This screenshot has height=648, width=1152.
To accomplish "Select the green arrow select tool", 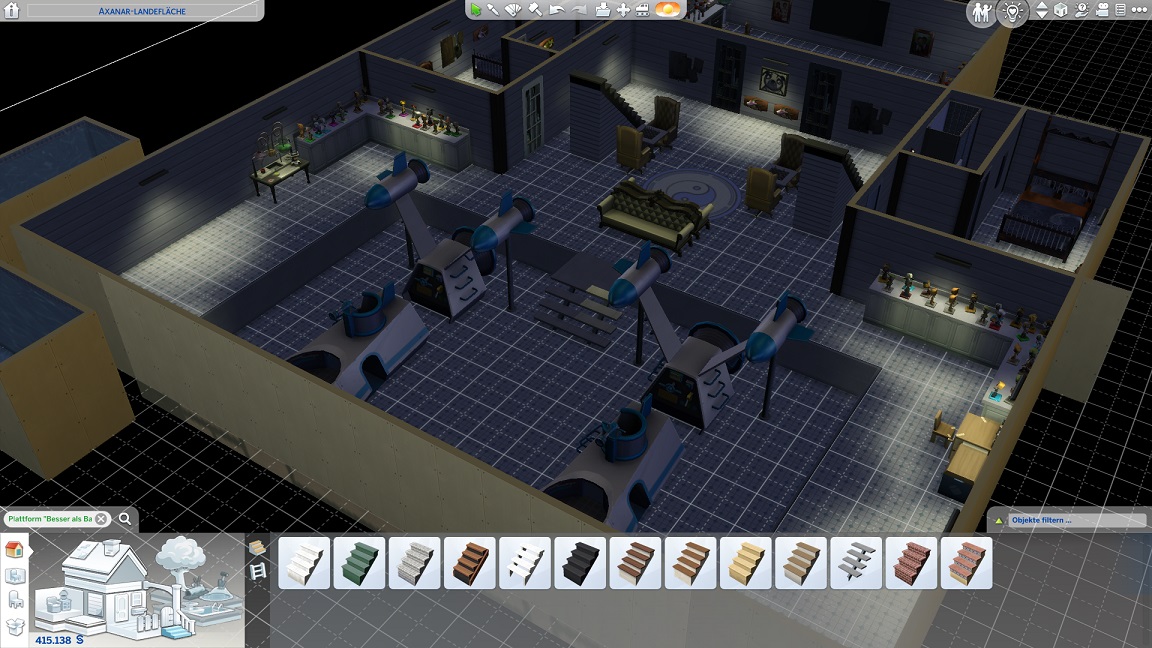I will pyautogui.click(x=476, y=10).
